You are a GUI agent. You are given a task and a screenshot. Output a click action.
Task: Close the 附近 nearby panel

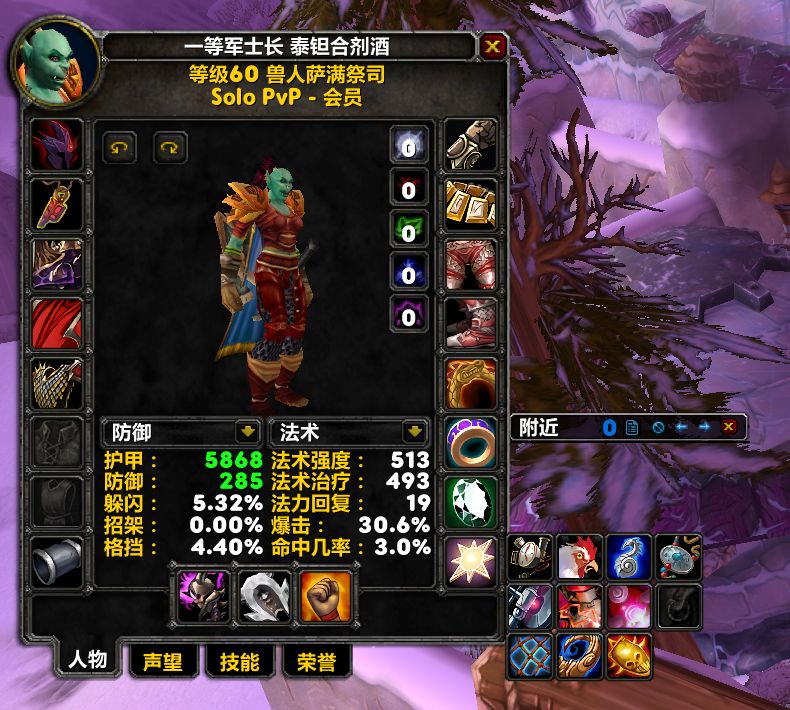729,428
